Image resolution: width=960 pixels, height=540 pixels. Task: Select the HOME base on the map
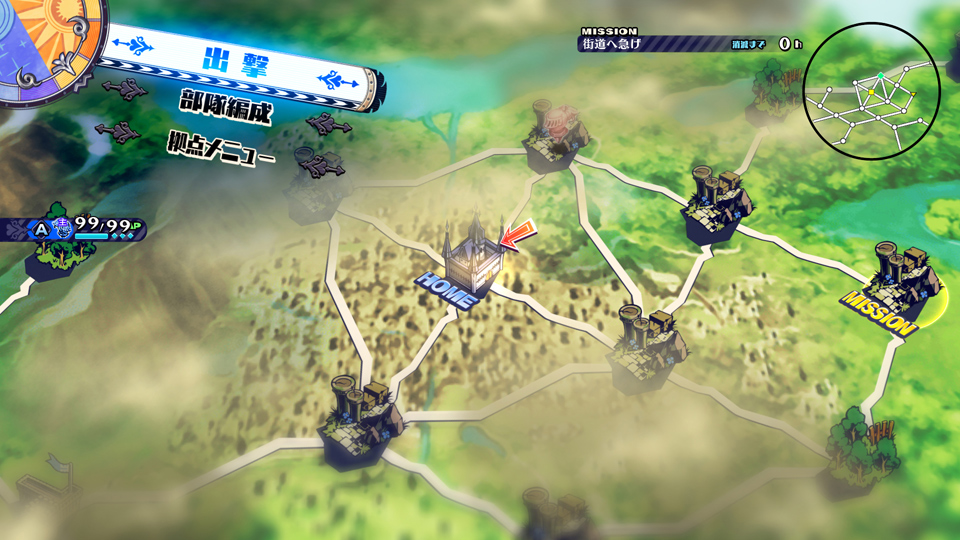pyautogui.click(x=470, y=262)
